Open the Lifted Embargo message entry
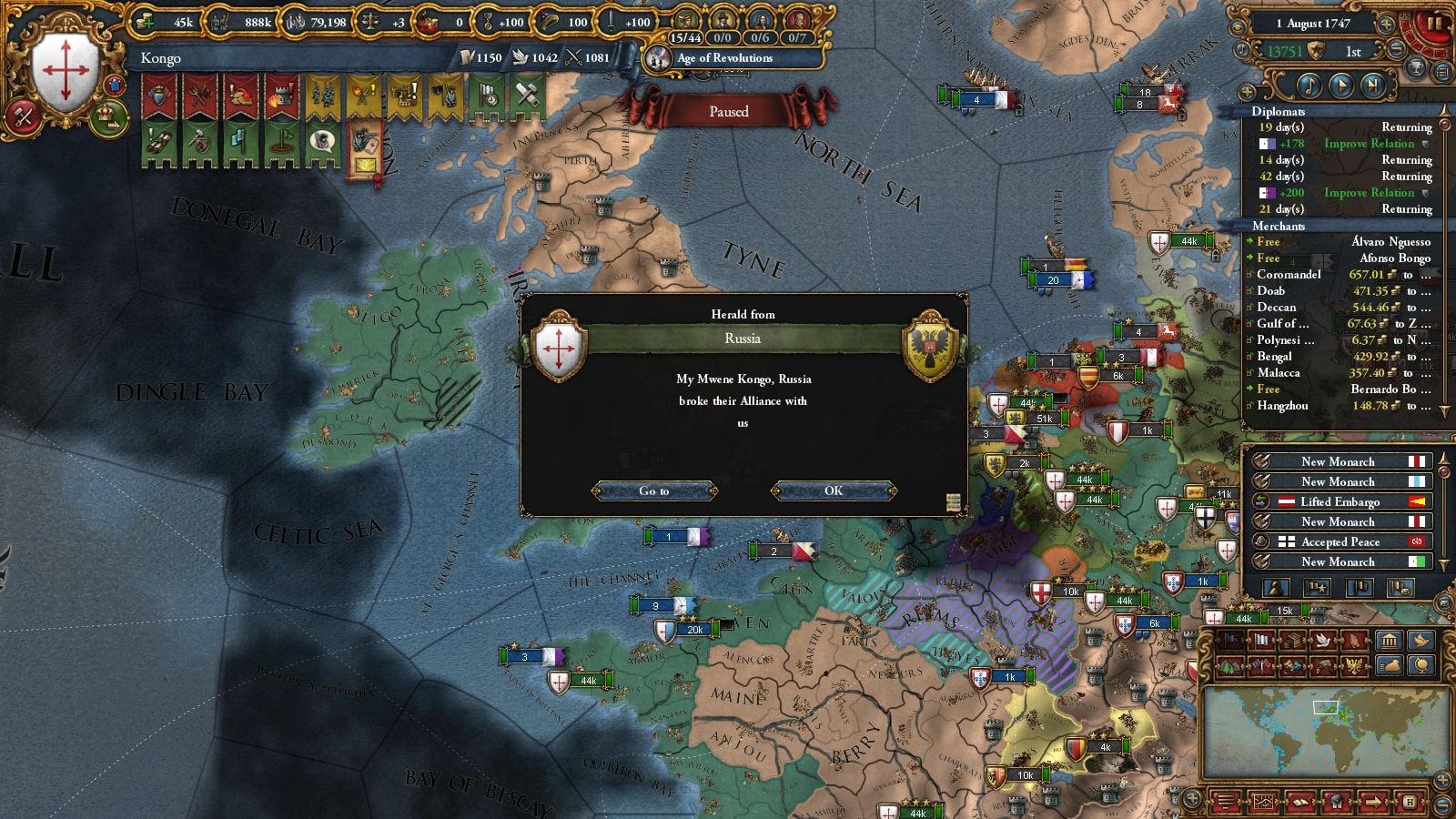This screenshot has height=819, width=1456. [1340, 501]
